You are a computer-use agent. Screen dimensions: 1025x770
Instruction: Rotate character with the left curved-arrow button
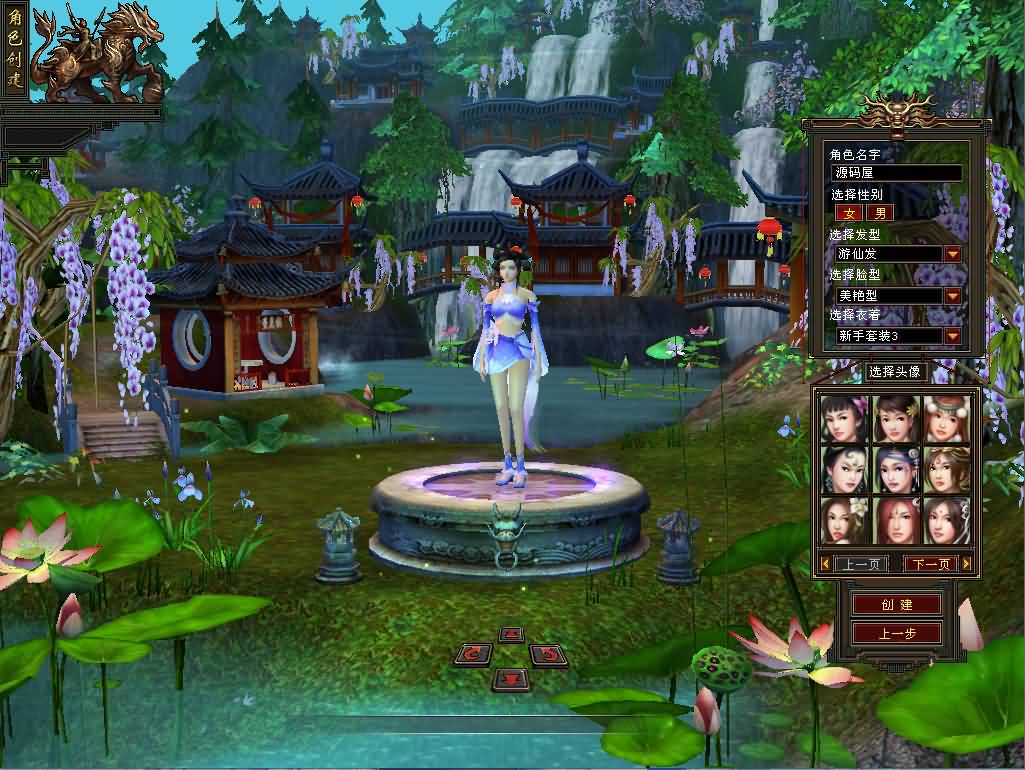click(473, 655)
